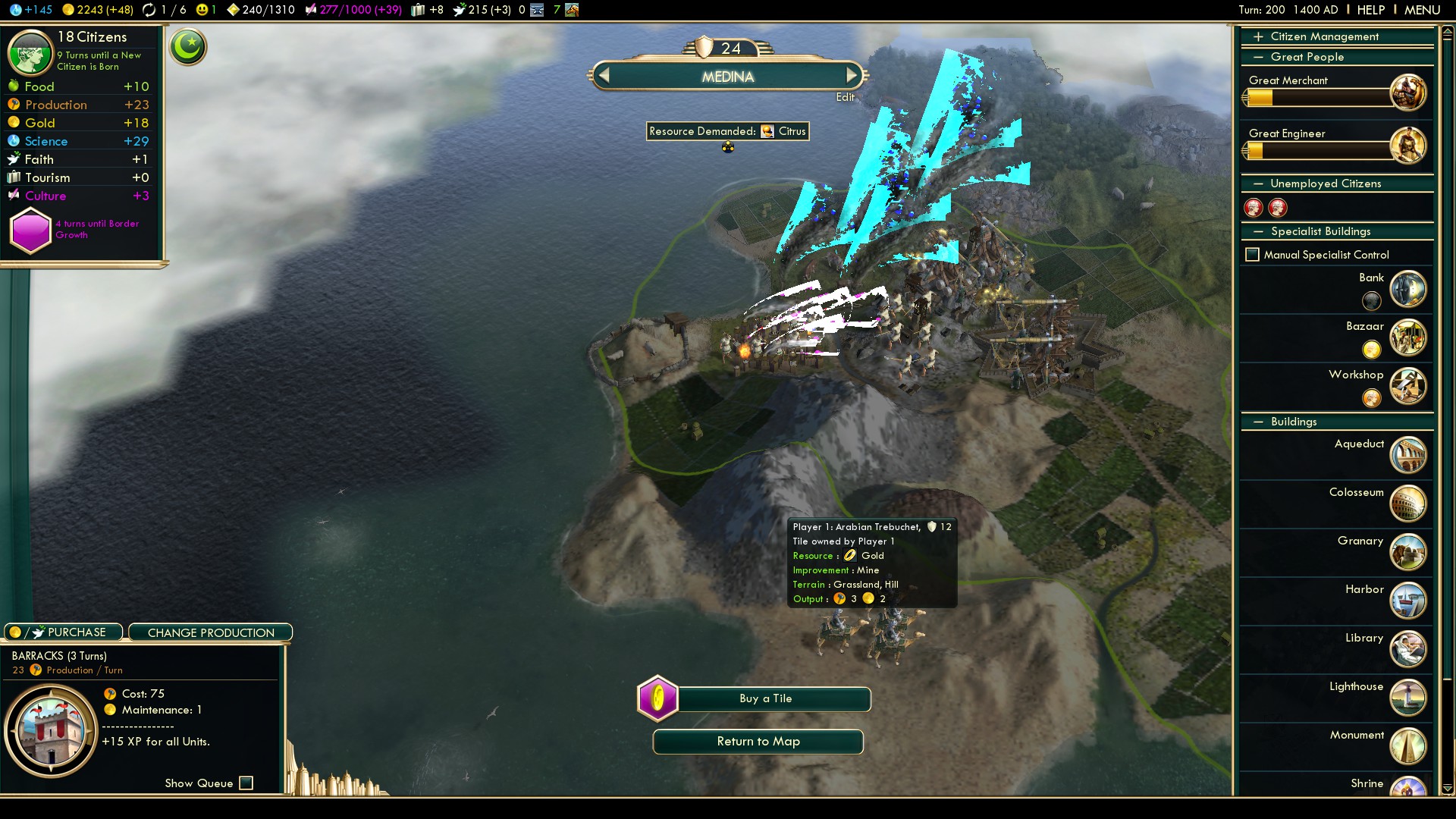1456x819 pixels.
Task: Return to Map
Action: coord(758,742)
